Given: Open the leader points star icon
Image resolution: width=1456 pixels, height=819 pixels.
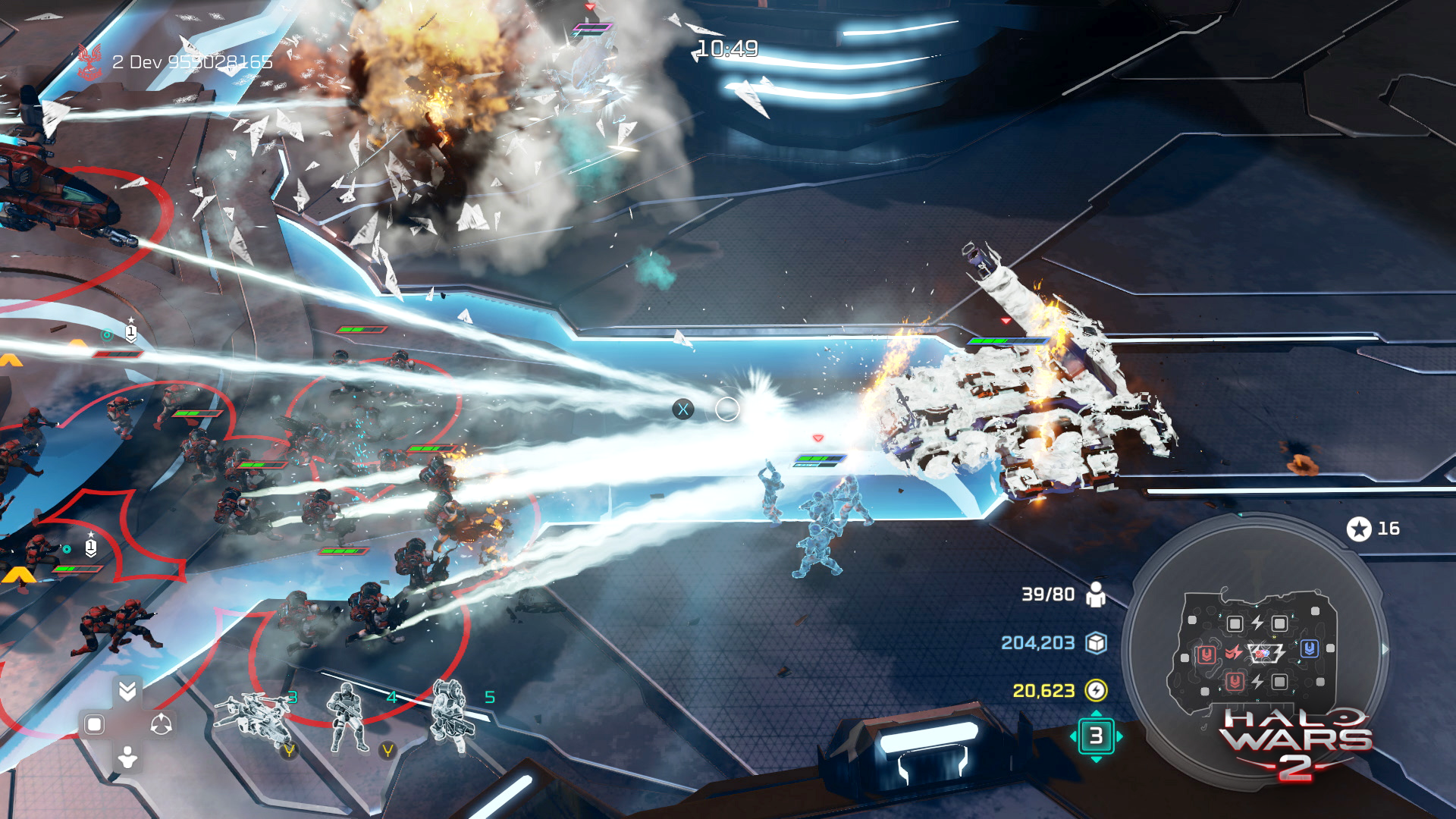Looking at the screenshot, I should 1359,529.
